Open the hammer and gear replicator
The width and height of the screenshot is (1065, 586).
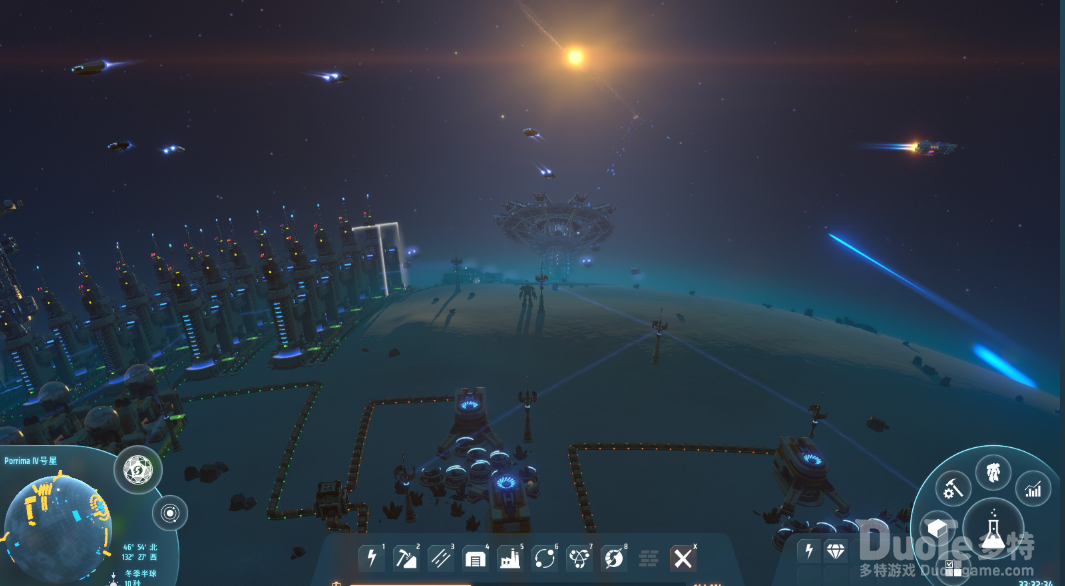(953, 488)
